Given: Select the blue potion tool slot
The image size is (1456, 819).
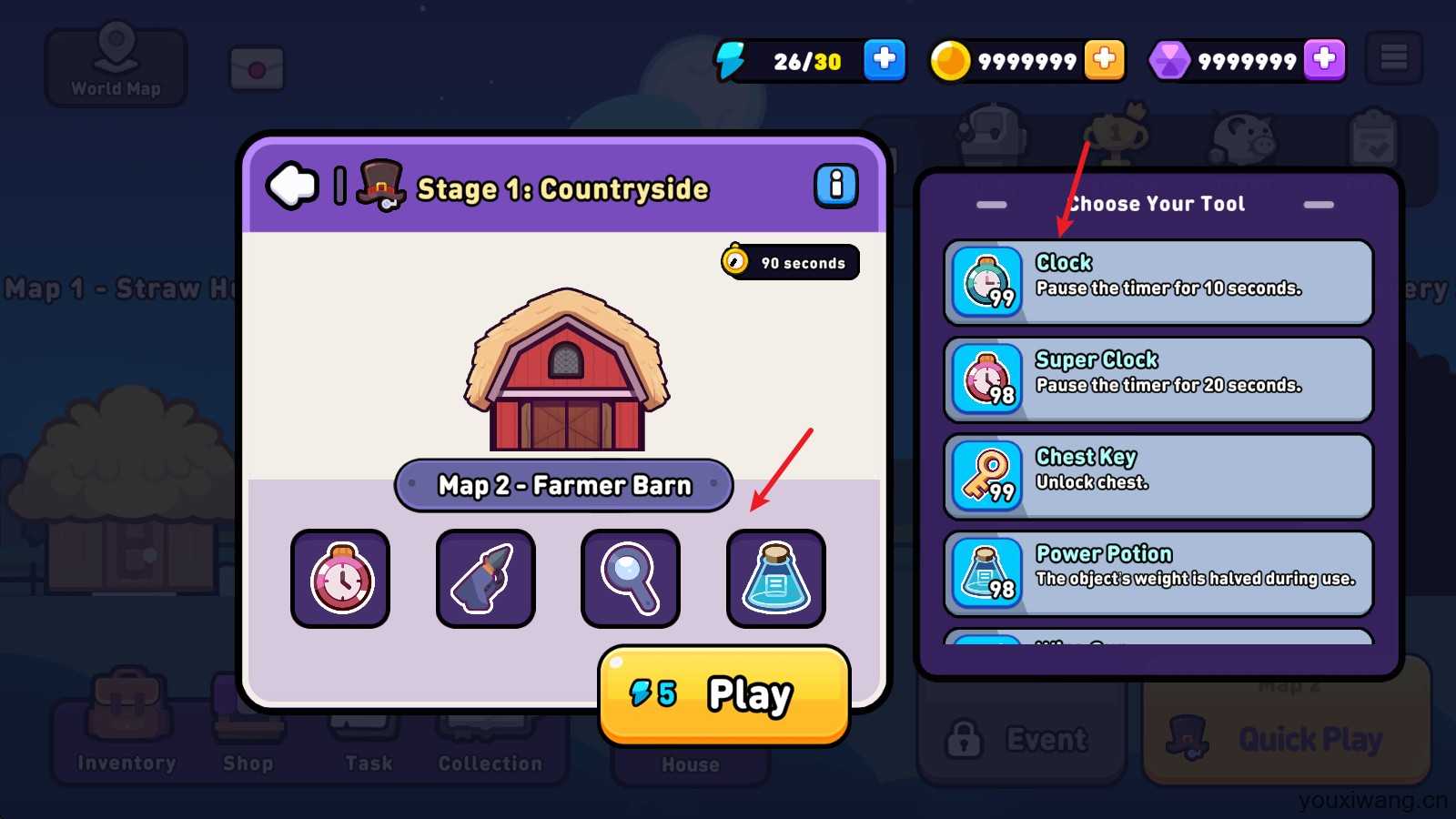Looking at the screenshot, I should 776,579.
